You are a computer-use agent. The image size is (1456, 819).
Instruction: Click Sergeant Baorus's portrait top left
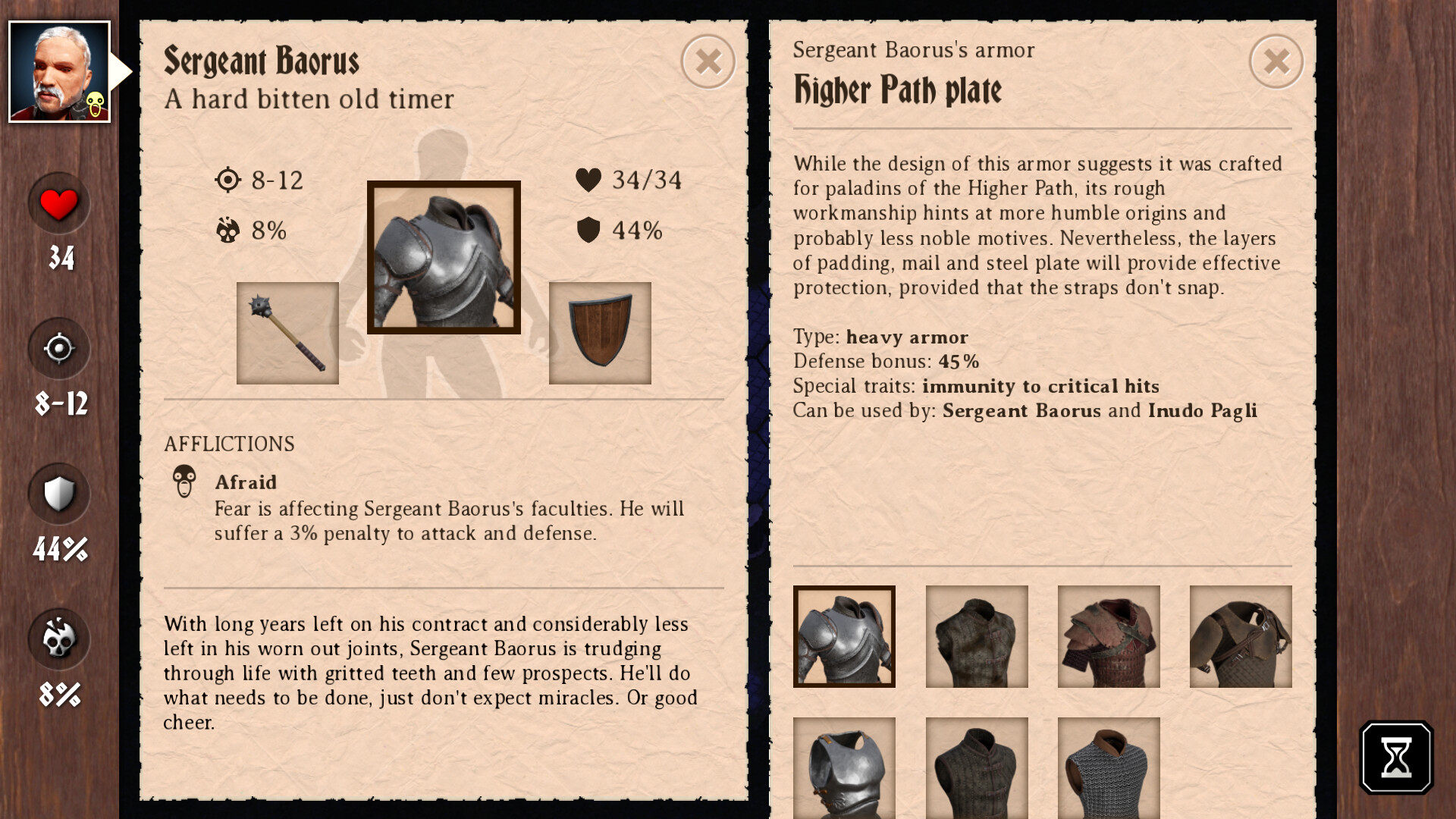[x=61, y=72]
